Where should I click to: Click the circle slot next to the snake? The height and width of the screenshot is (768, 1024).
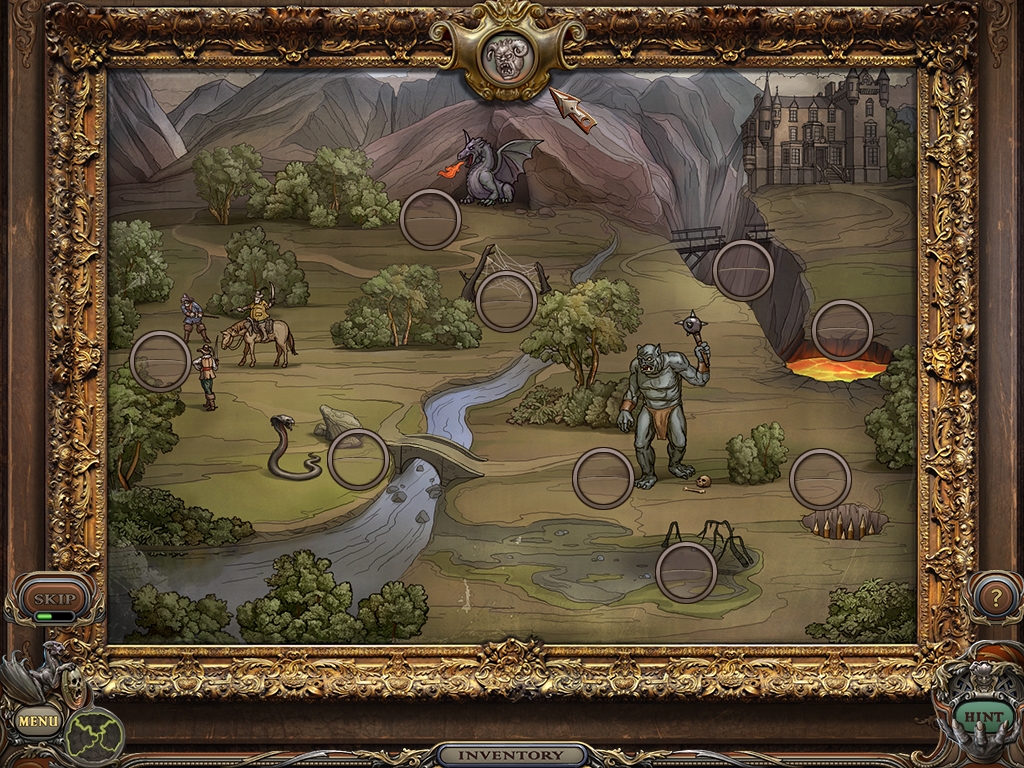coord(358,459)
